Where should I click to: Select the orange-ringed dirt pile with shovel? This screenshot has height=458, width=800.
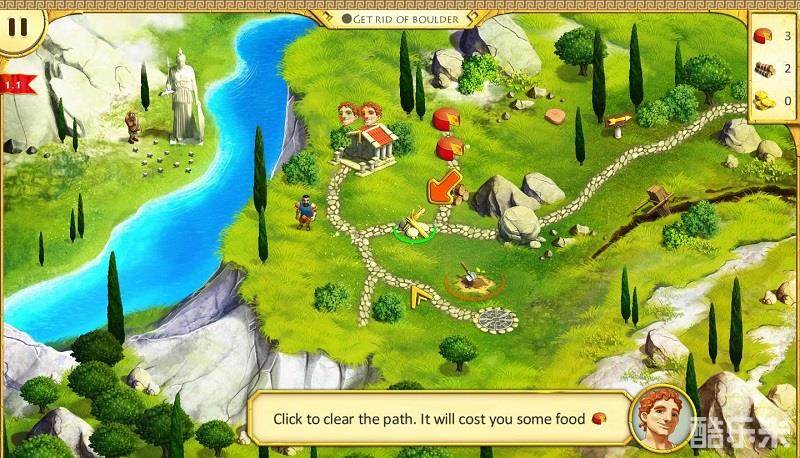click(x=467, y=279)
